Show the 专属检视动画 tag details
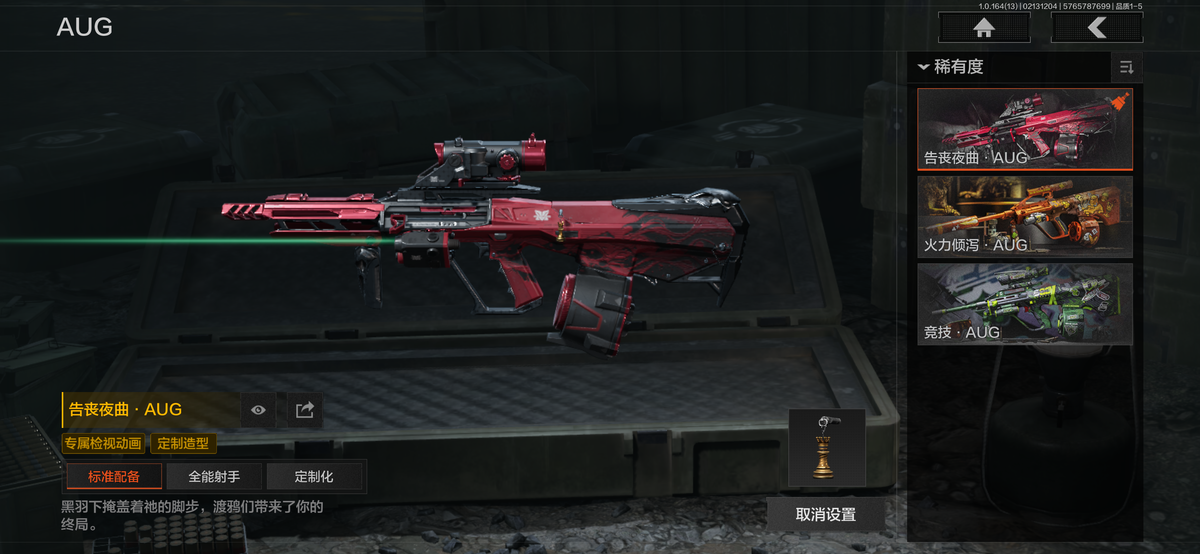 (x=103, y=443)
